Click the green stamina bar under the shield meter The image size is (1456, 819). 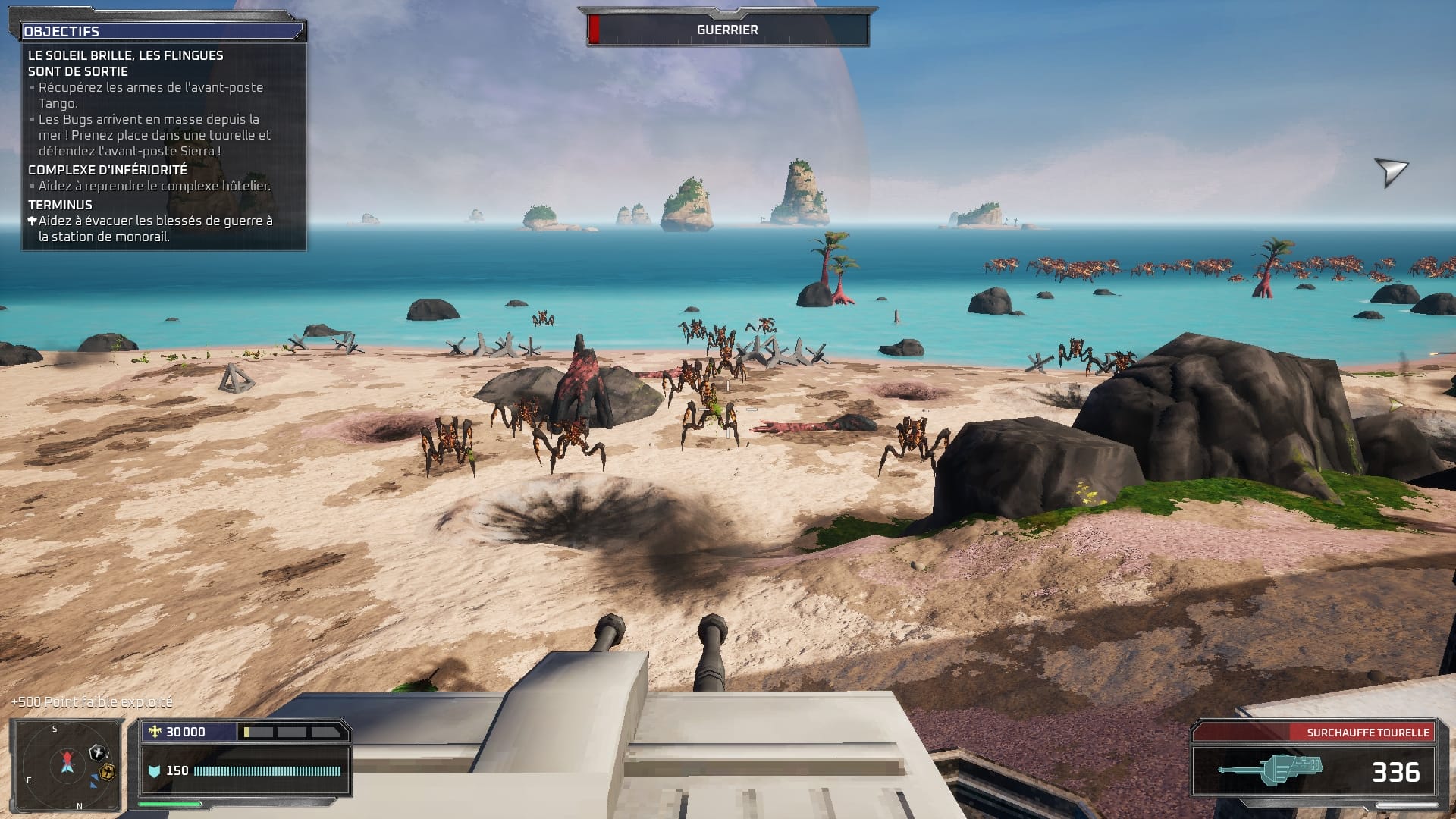click(169, 805)
